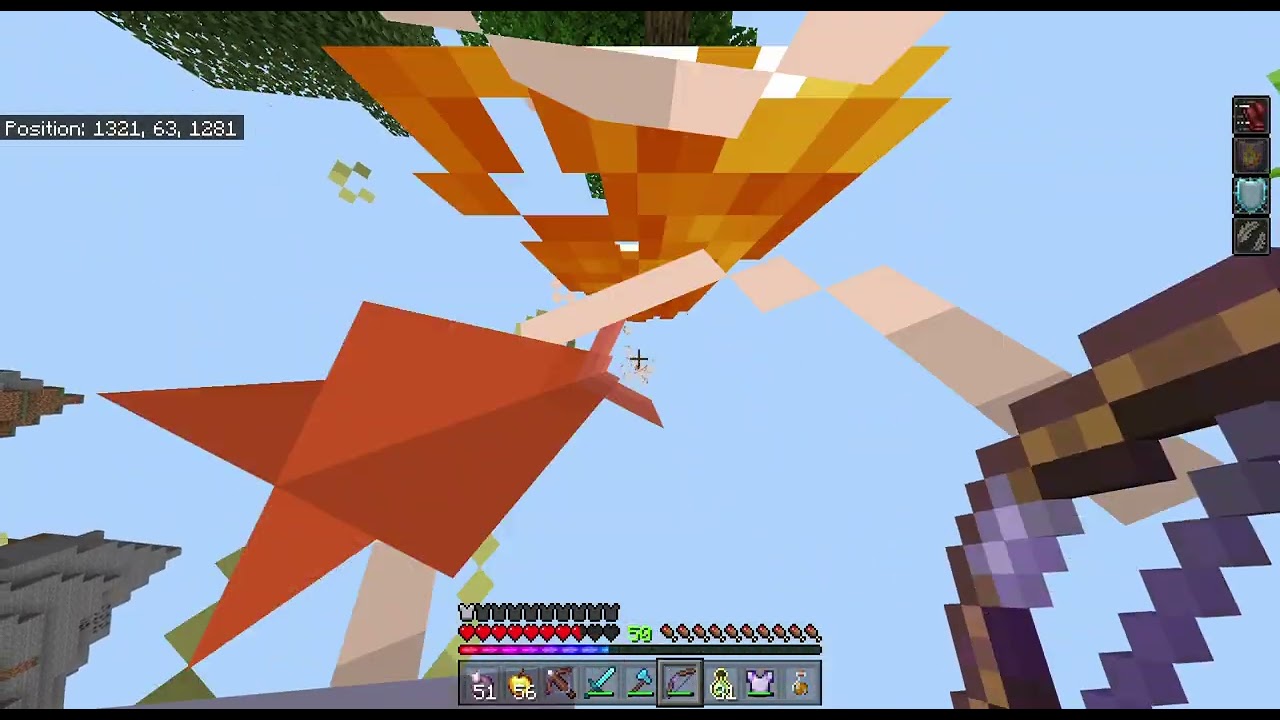Click the red status effect icon

pyautogui.click(x=1251, y=116)
